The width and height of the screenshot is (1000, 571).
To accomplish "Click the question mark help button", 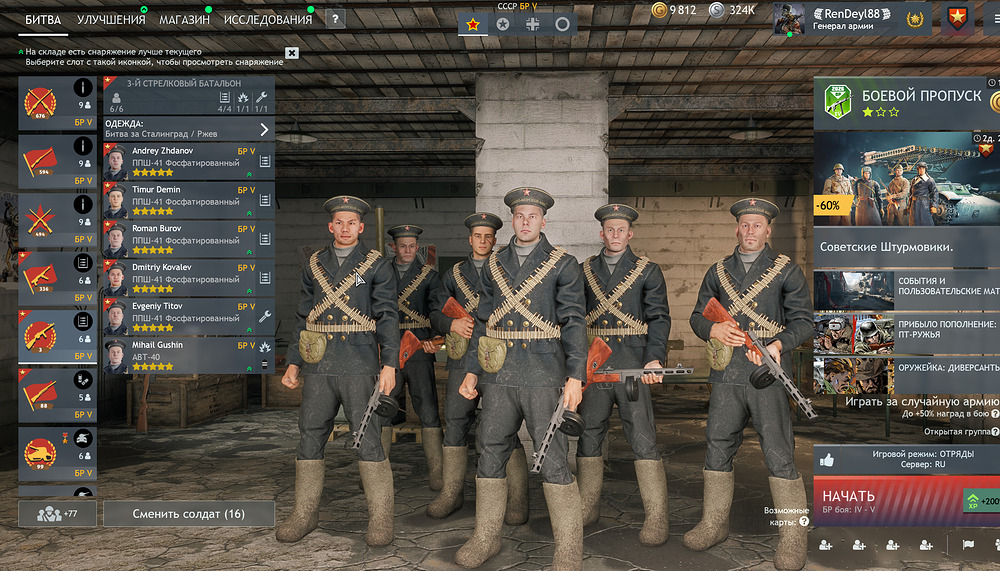I will coord(335,19).
